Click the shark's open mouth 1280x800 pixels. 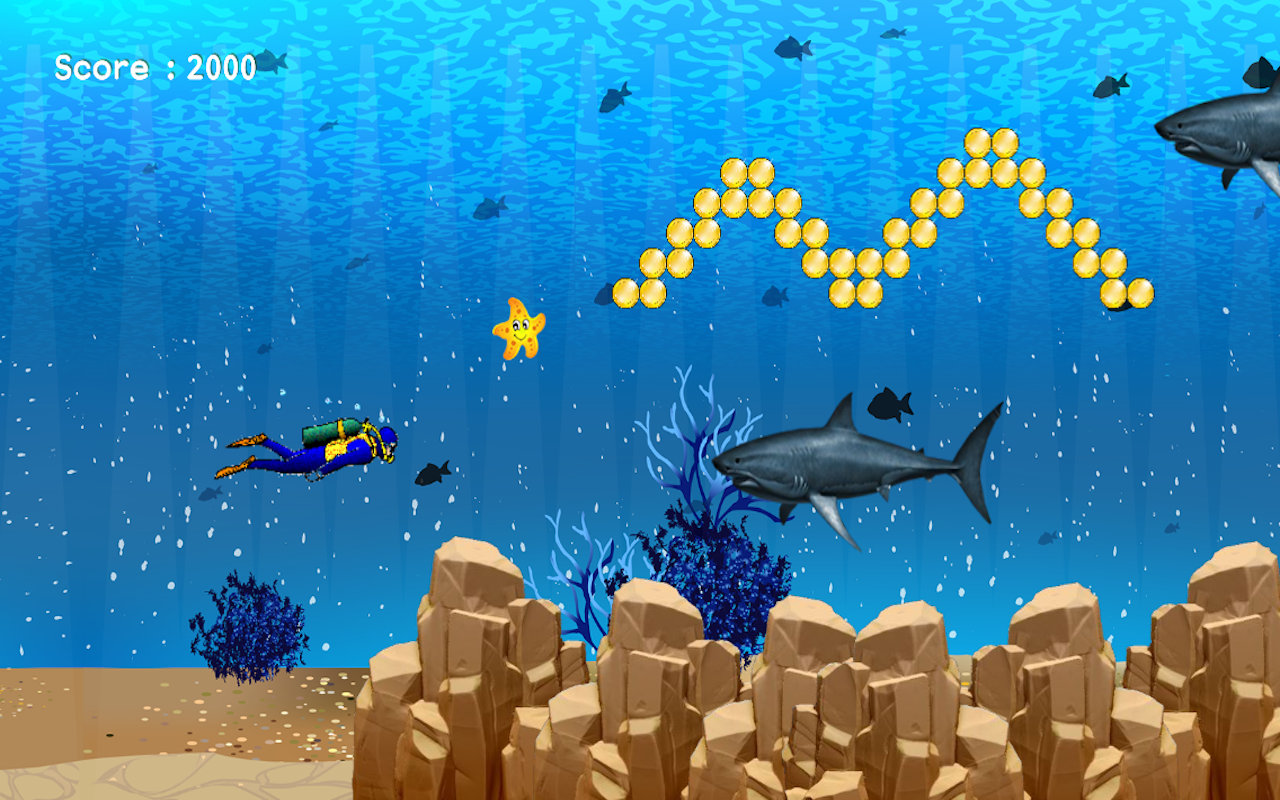click(742, 478)
